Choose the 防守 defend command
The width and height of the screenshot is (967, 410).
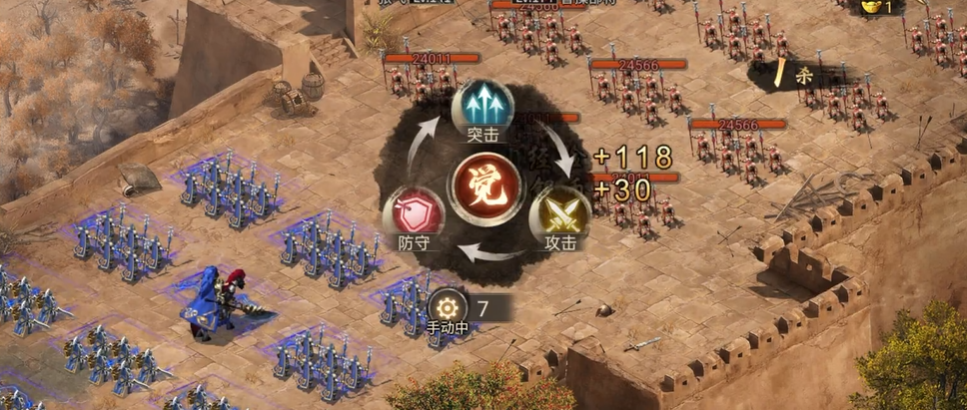(413, 213)
